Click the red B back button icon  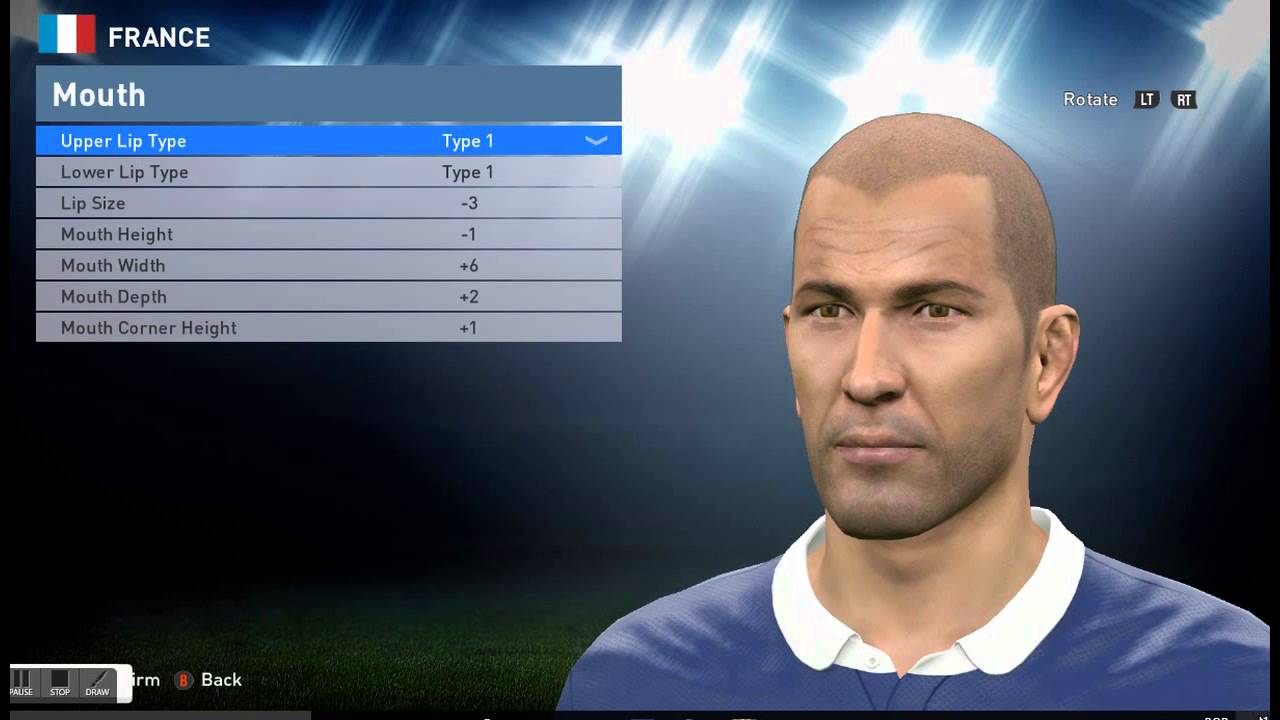(x=181, y=680)
